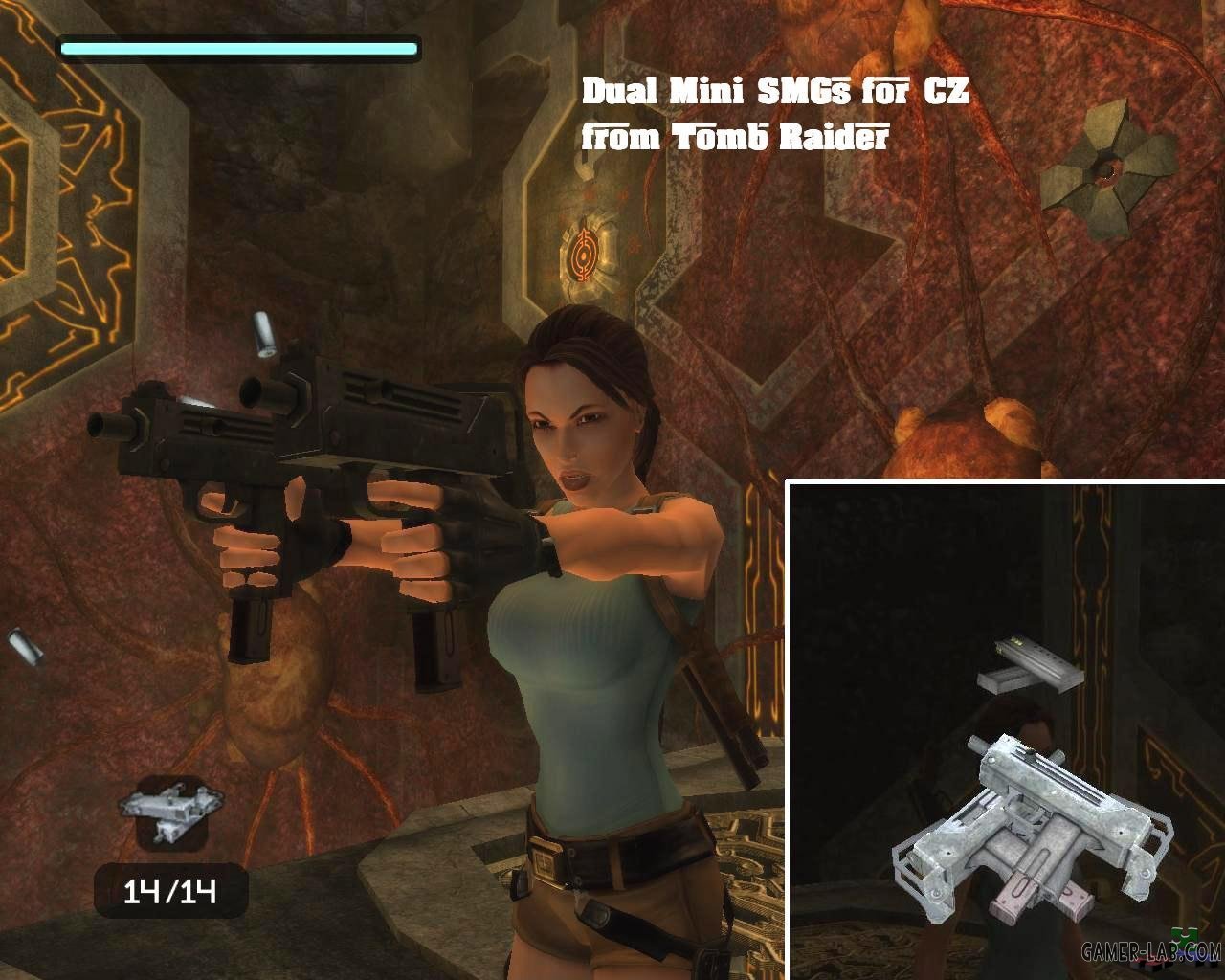Select the dual mini SMGs weapon icon

[x=171, y=811]
